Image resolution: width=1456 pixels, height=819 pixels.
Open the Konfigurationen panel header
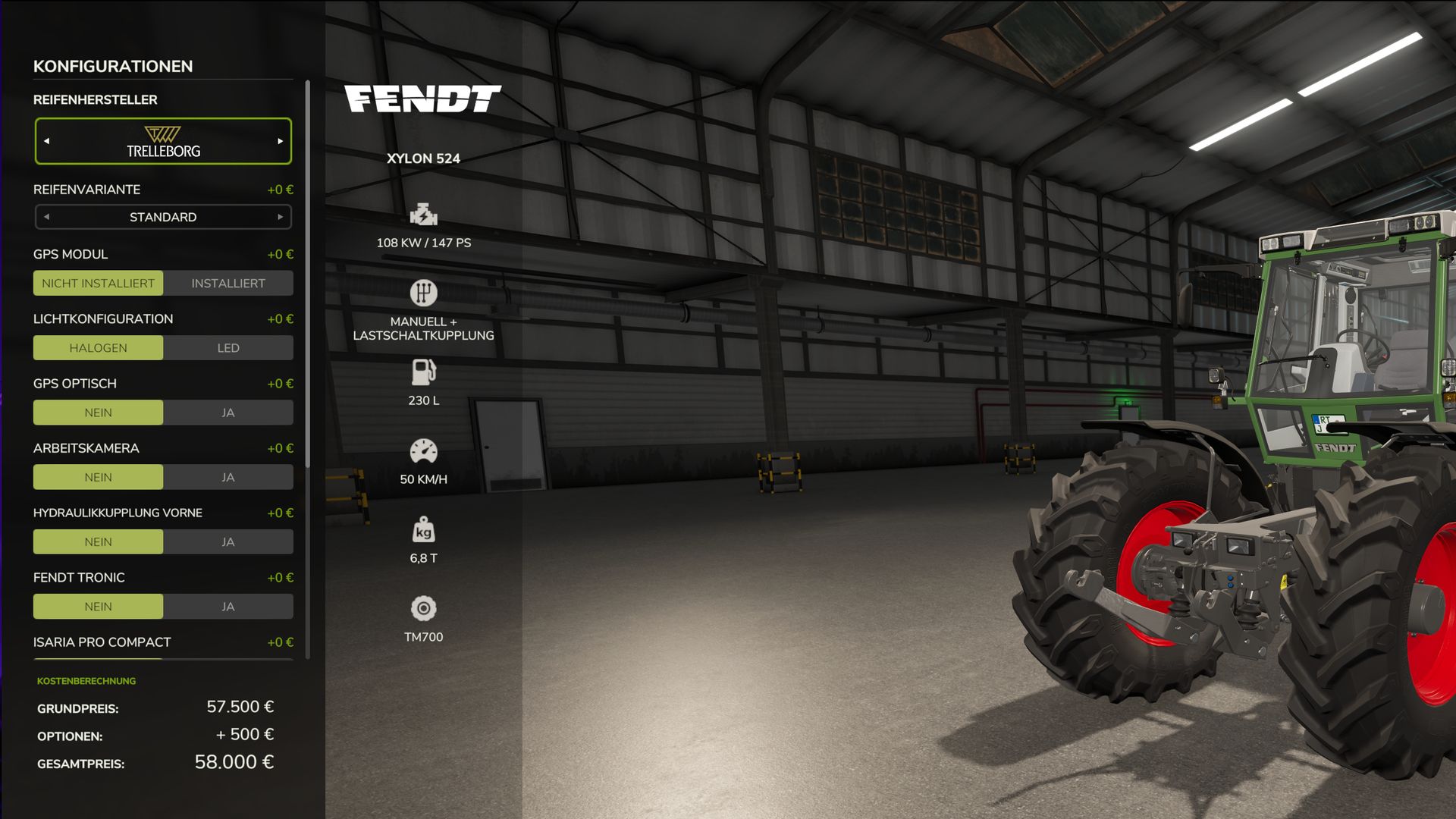[x=112, y=66]
